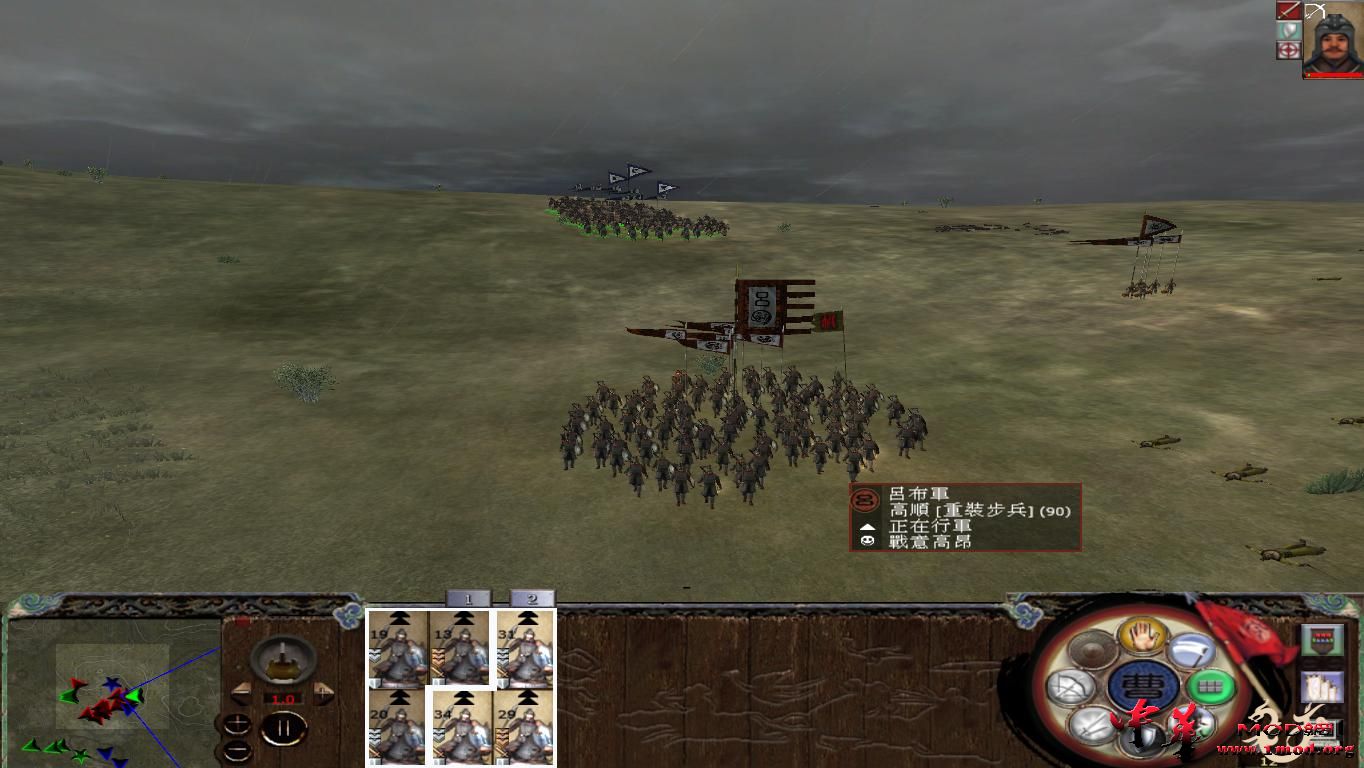
Task: Select the halberd icon on the radial menu
Action: coord(1194,650)
